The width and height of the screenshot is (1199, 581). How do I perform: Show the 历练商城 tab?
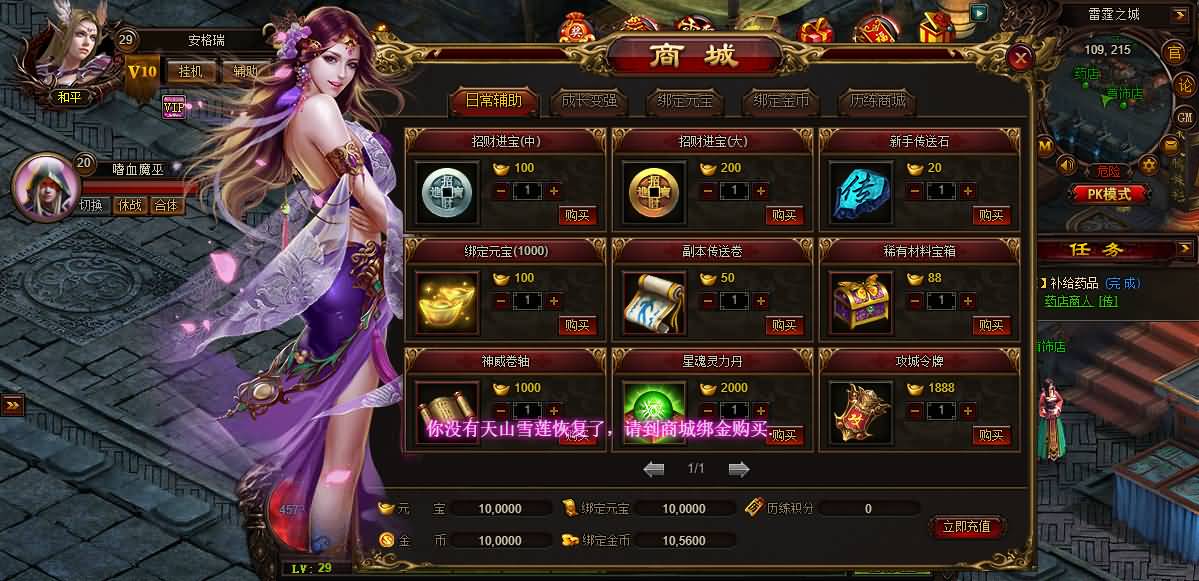point(877,101)
